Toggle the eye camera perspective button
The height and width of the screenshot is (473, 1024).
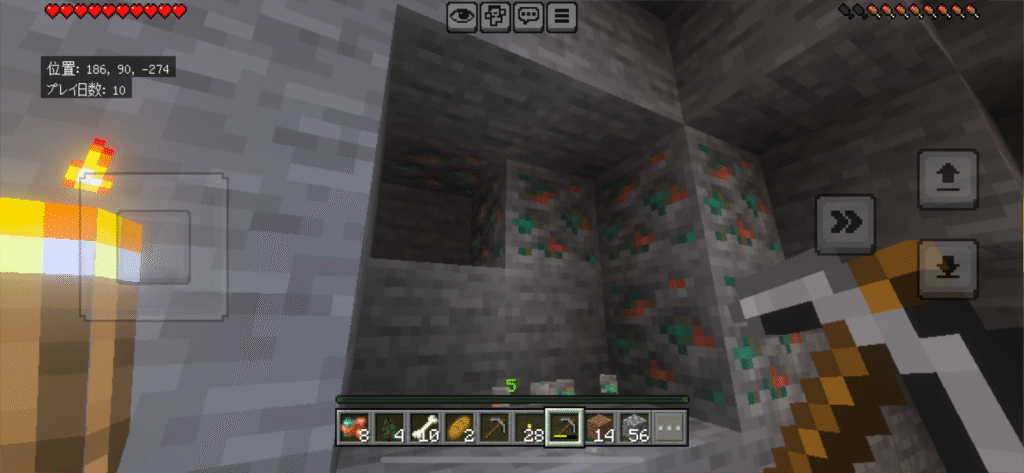461,16
